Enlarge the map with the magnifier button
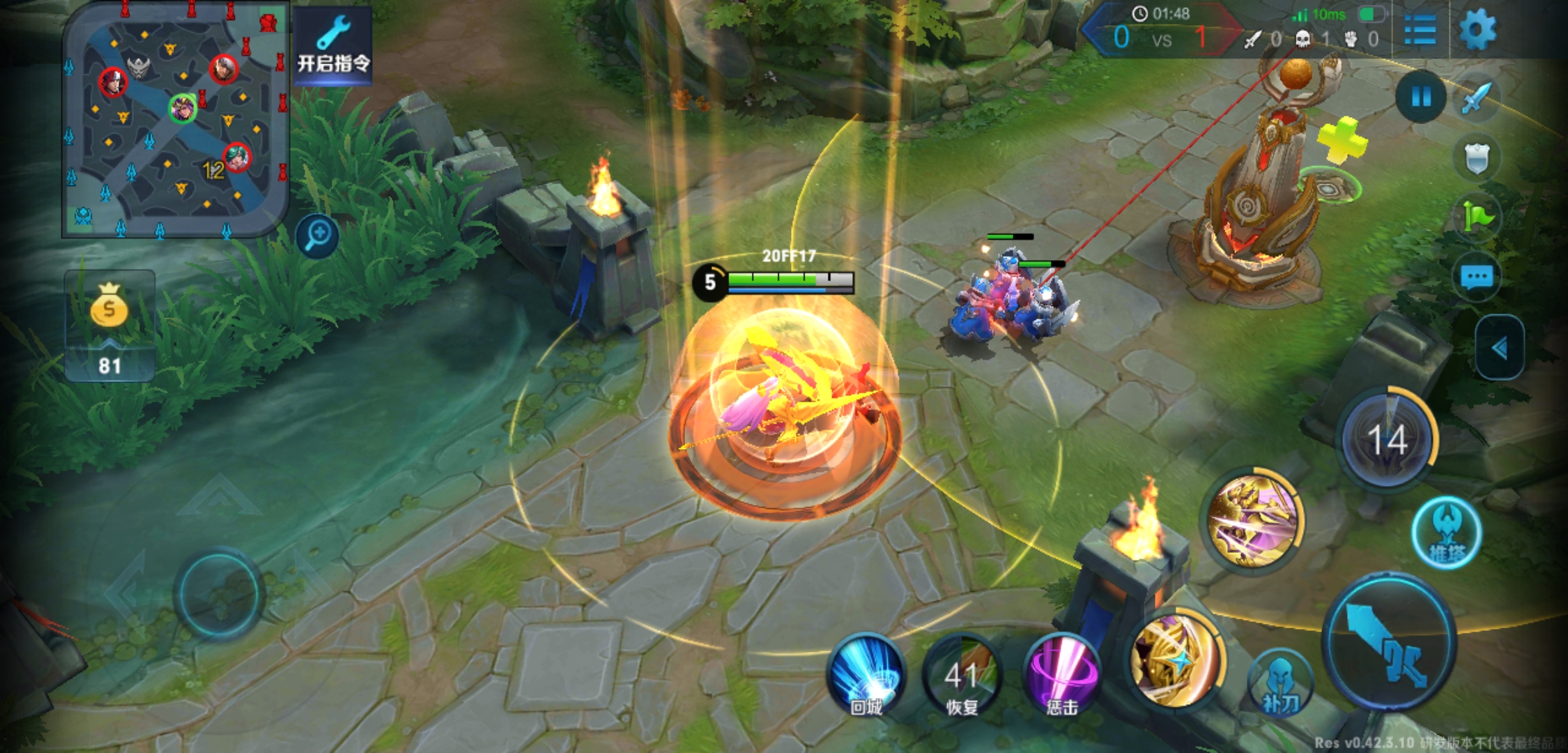The width and height of the screenshot is (1568, 753). coord(318,236)
